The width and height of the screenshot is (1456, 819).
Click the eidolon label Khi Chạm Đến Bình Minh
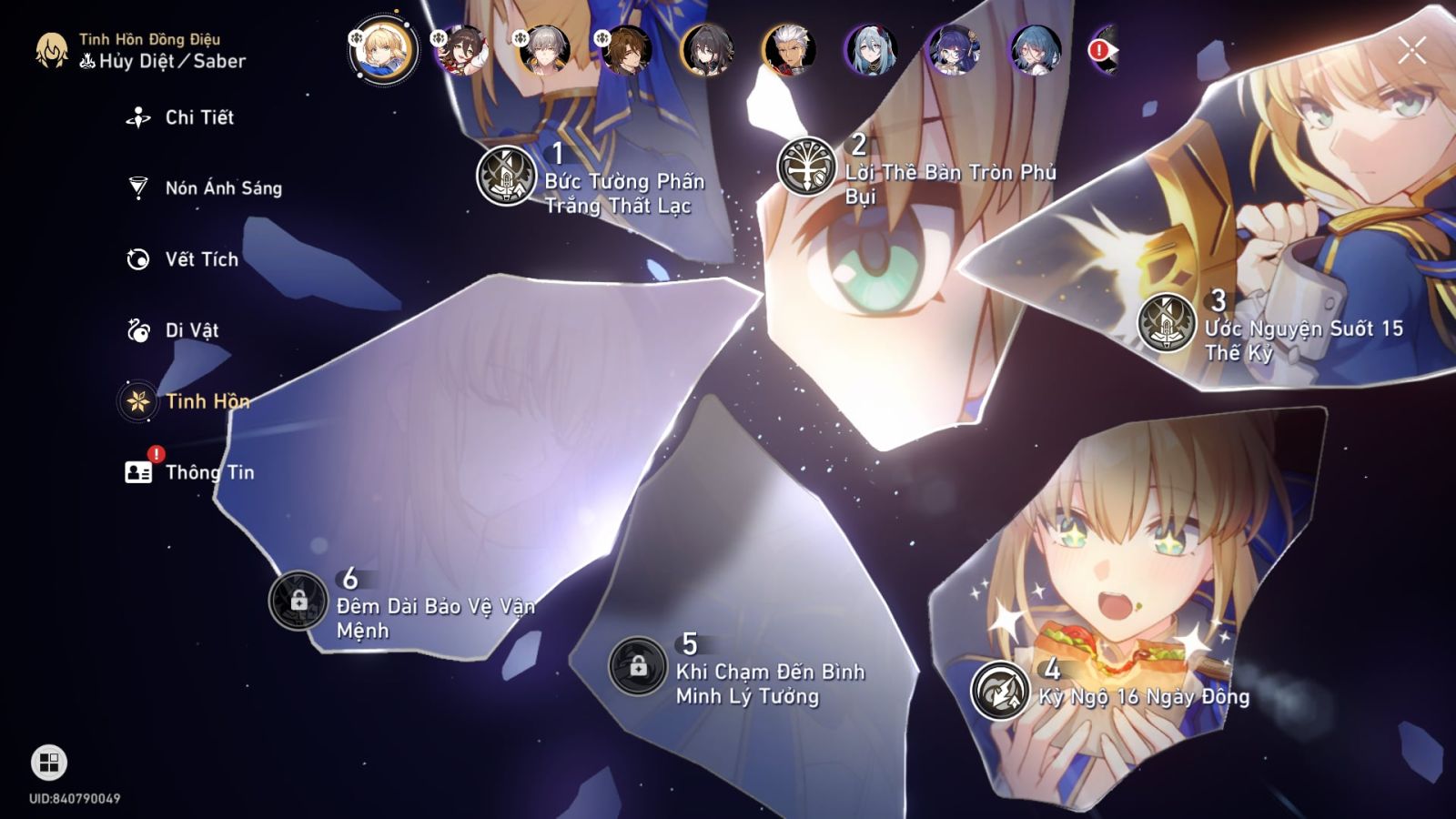coord(772,686)
